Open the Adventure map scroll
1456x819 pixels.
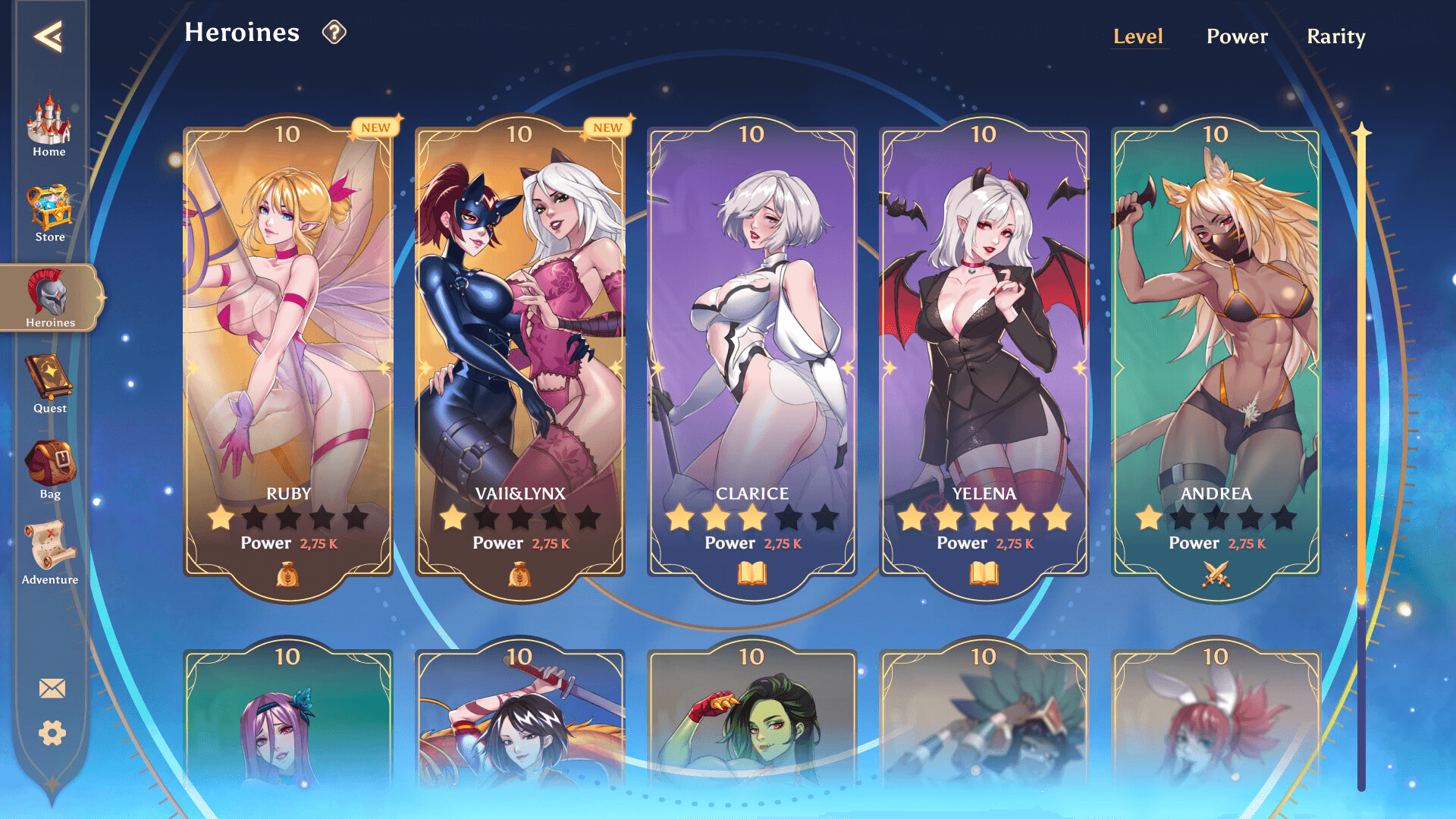(50, 554)
